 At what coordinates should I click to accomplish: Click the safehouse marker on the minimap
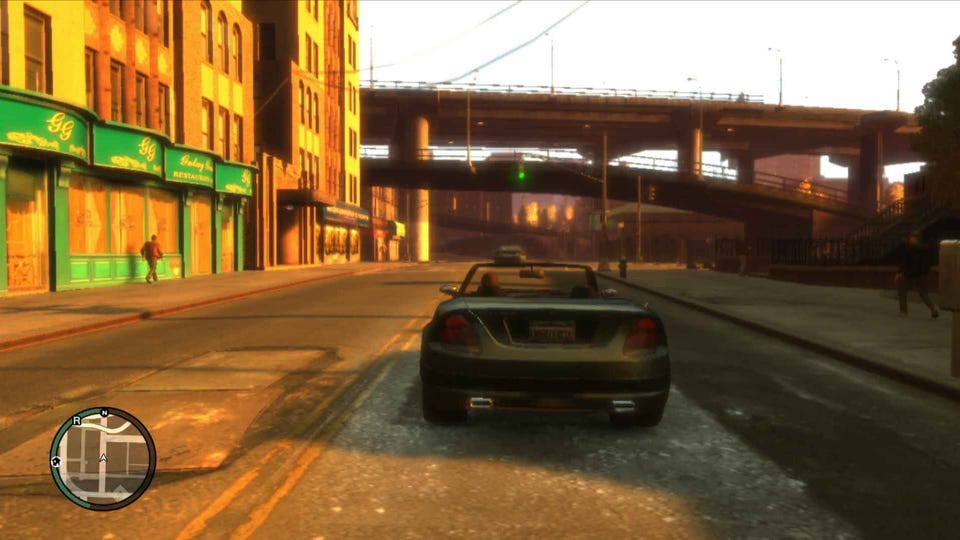56,461
